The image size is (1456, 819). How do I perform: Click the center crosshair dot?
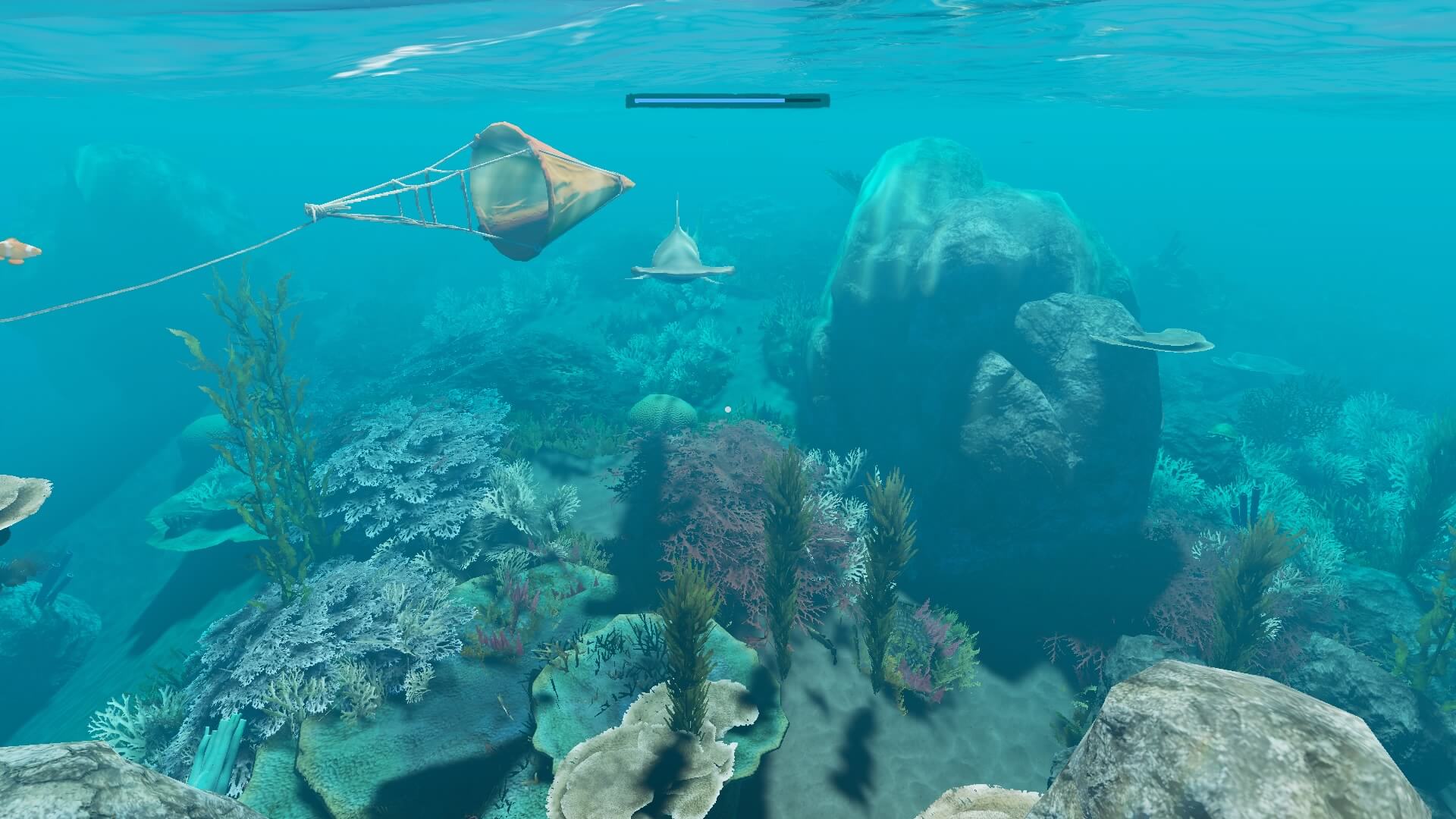pyautogui.click(x=728, y=408)
